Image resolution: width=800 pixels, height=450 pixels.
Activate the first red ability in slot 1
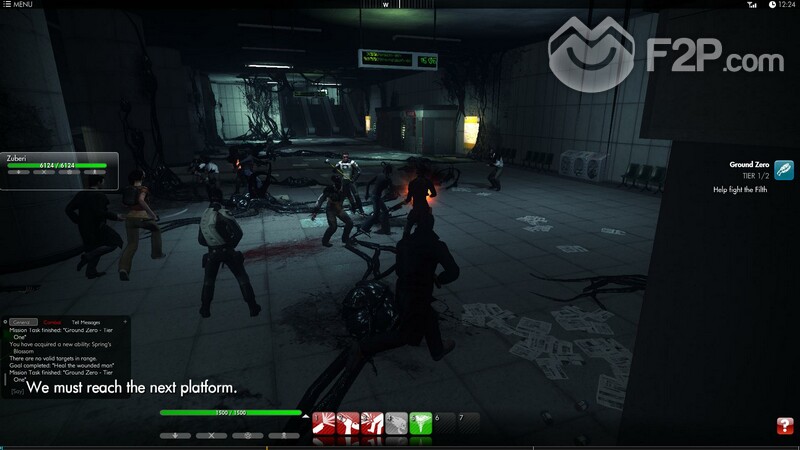(x=323, y=424)
